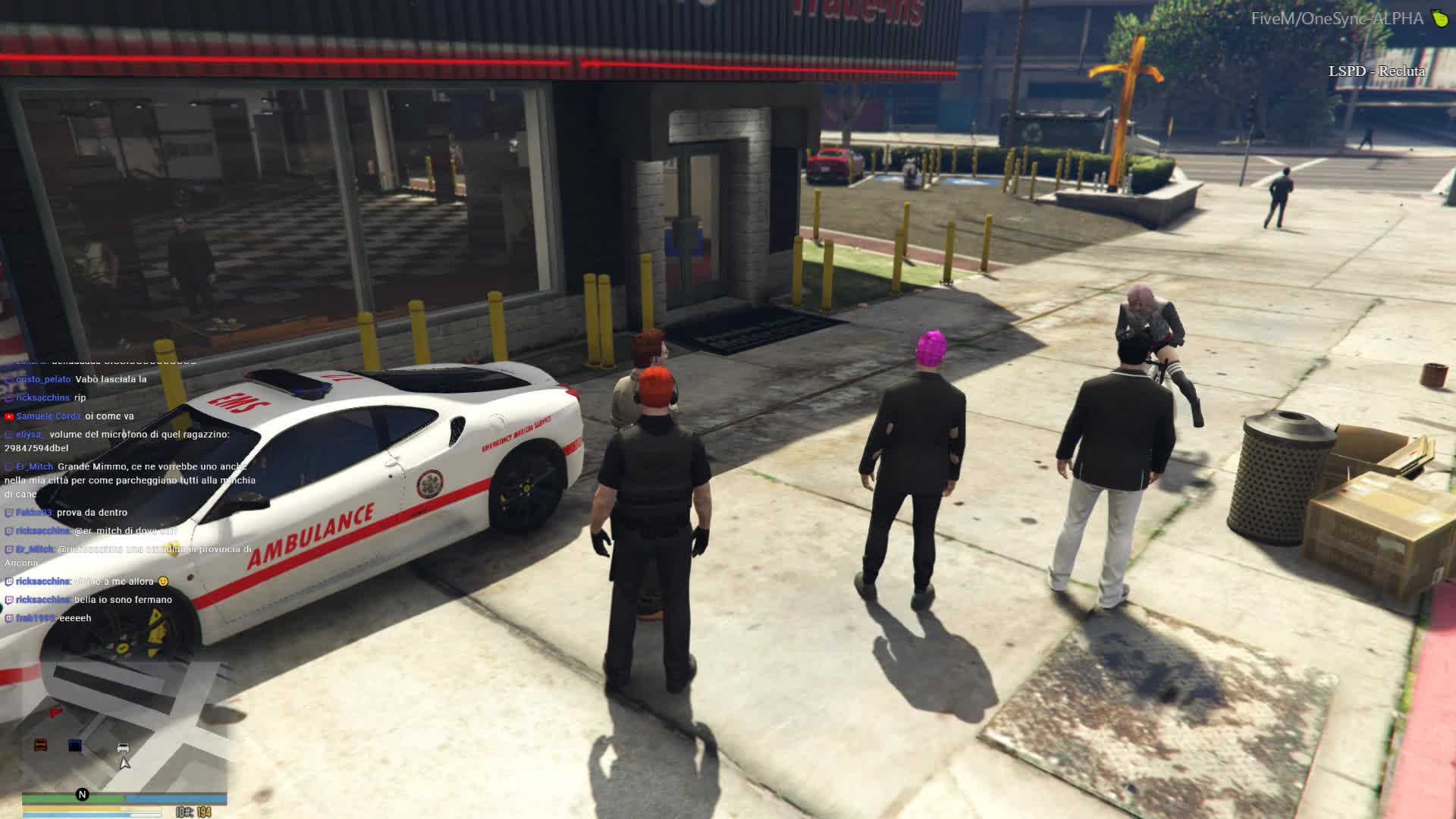The height and width of the screenshot is (819, 1456).
Task: Select the blue square blip on the minimap
Action: click(x=75, y=745)
